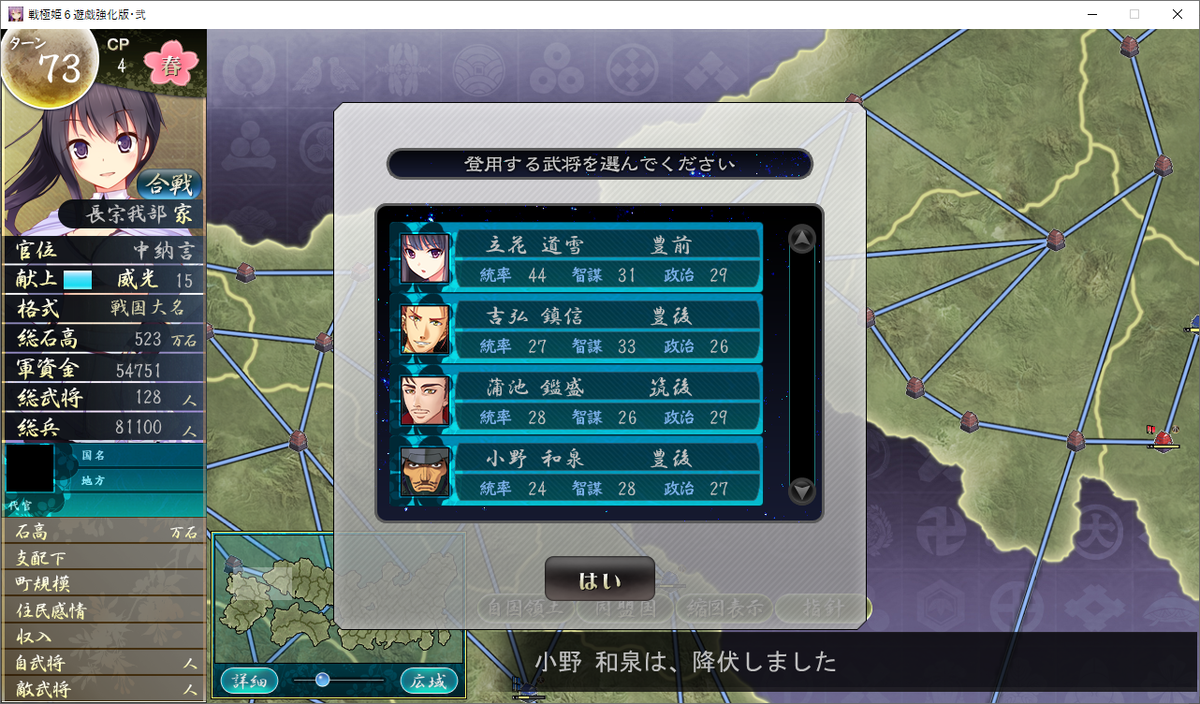Select the 小野 和泉 general row
Screen dimensions: 1200x704
pos(580,472)
